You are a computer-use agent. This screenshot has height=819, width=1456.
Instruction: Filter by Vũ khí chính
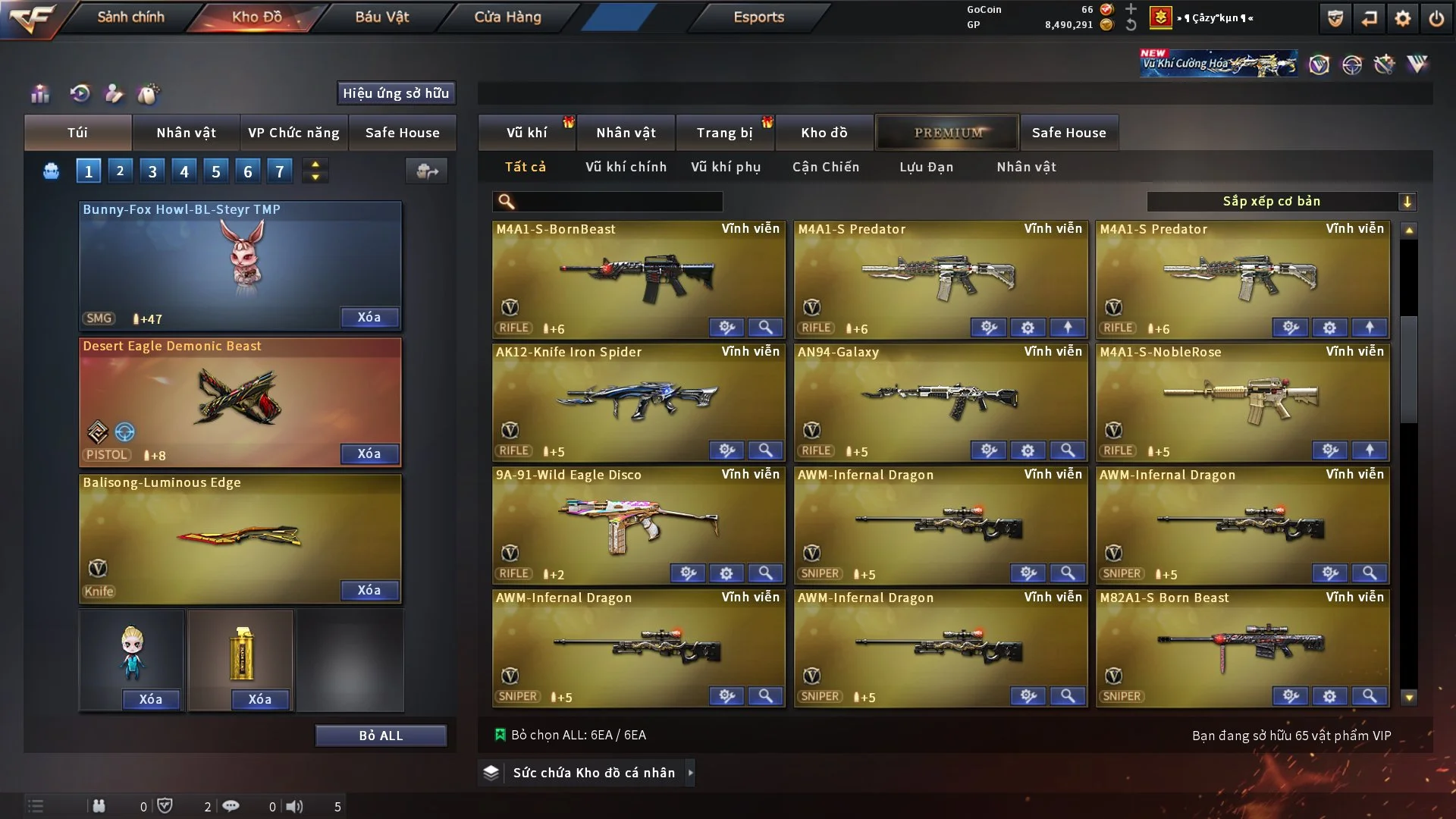pos(626,167)
